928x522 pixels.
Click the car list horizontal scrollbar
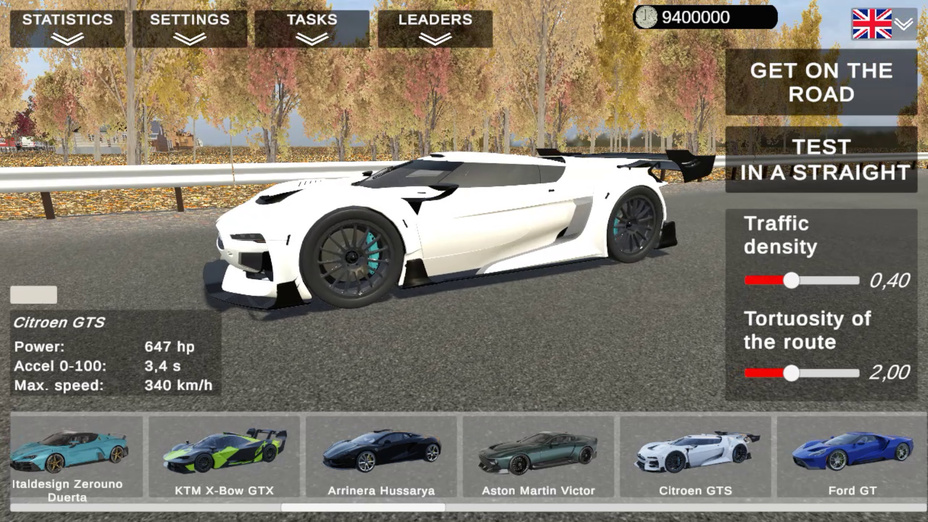(x=363, y=508)
